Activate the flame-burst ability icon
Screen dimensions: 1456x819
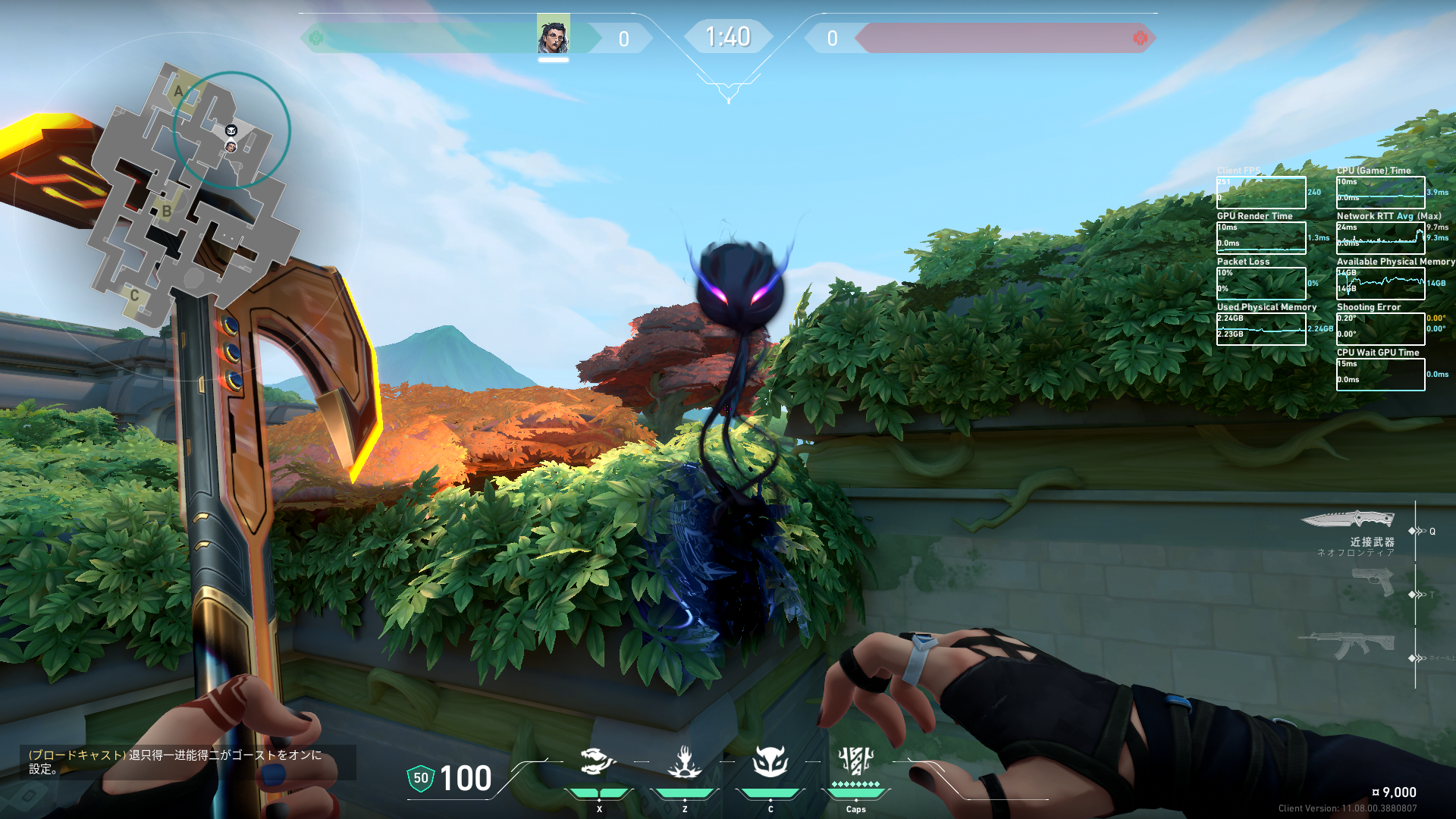pos(684,761)
